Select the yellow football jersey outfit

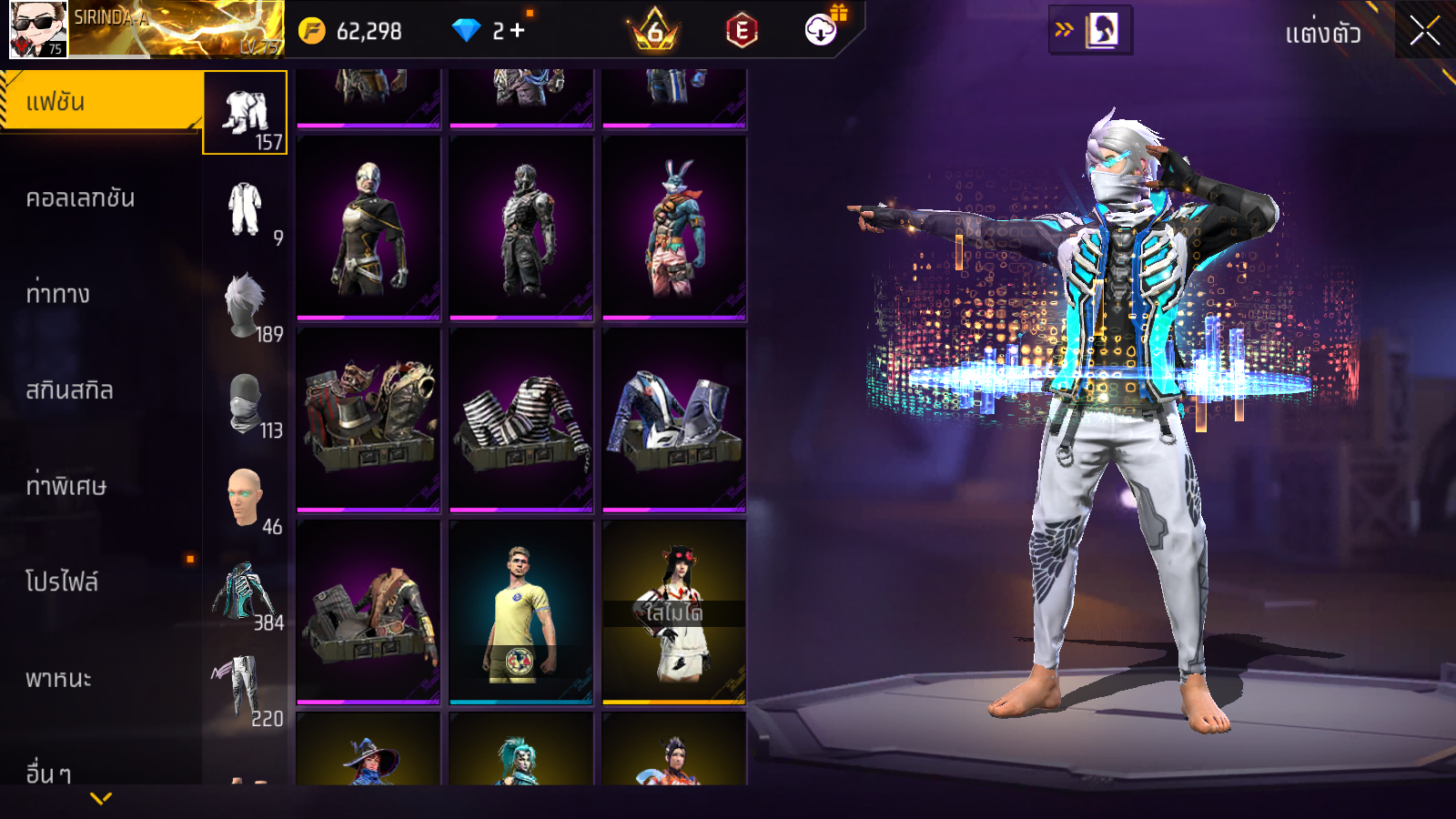[x=521, y=612]
